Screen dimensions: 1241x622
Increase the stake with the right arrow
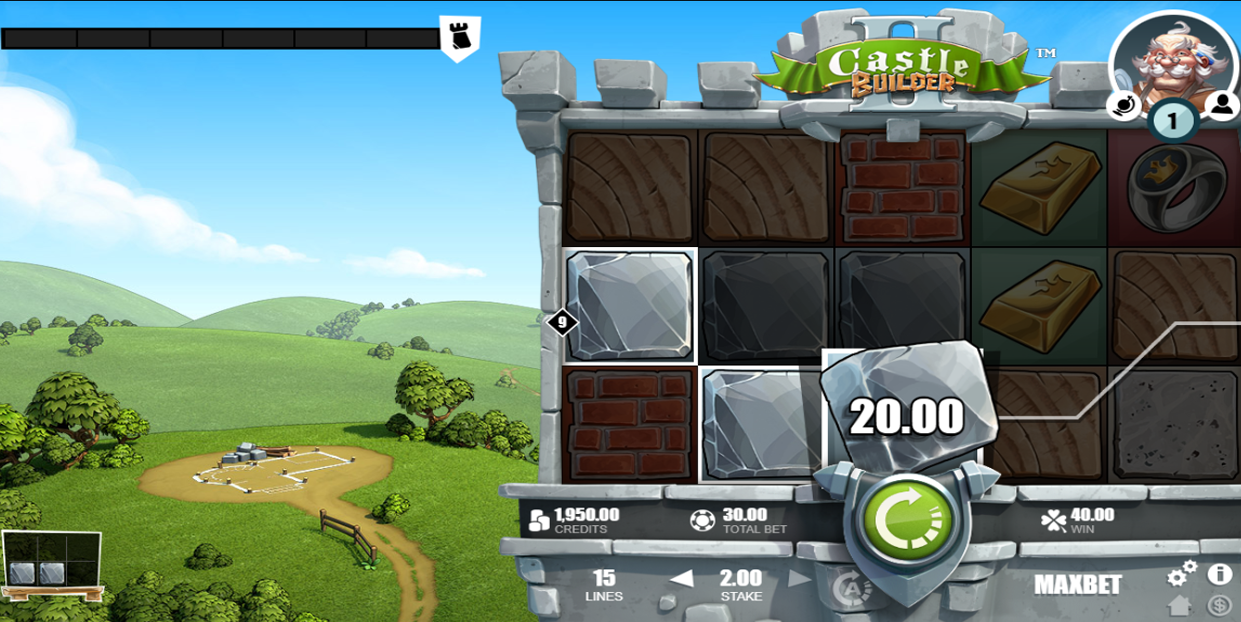(799, 579)
